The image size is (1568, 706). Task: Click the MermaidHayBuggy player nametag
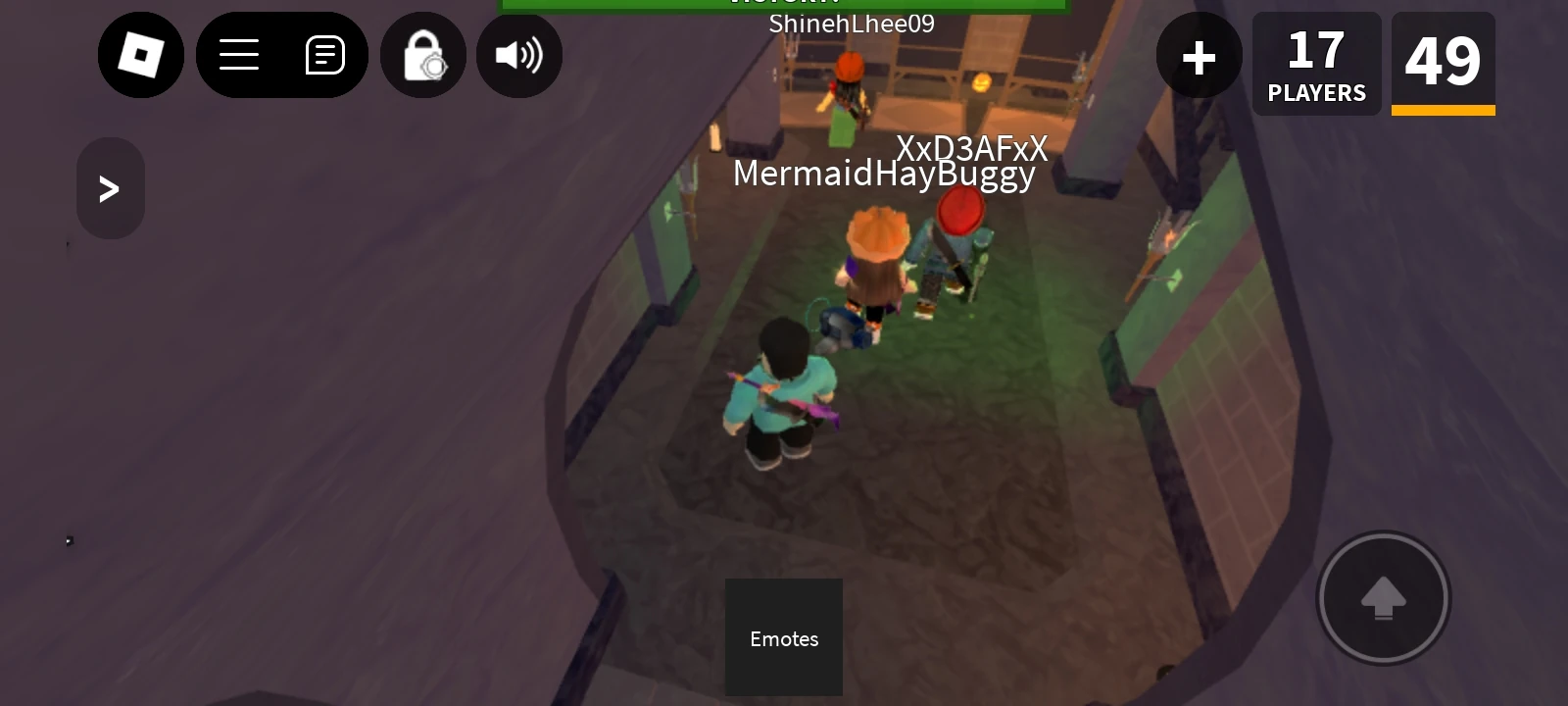(x=883, y=173)
